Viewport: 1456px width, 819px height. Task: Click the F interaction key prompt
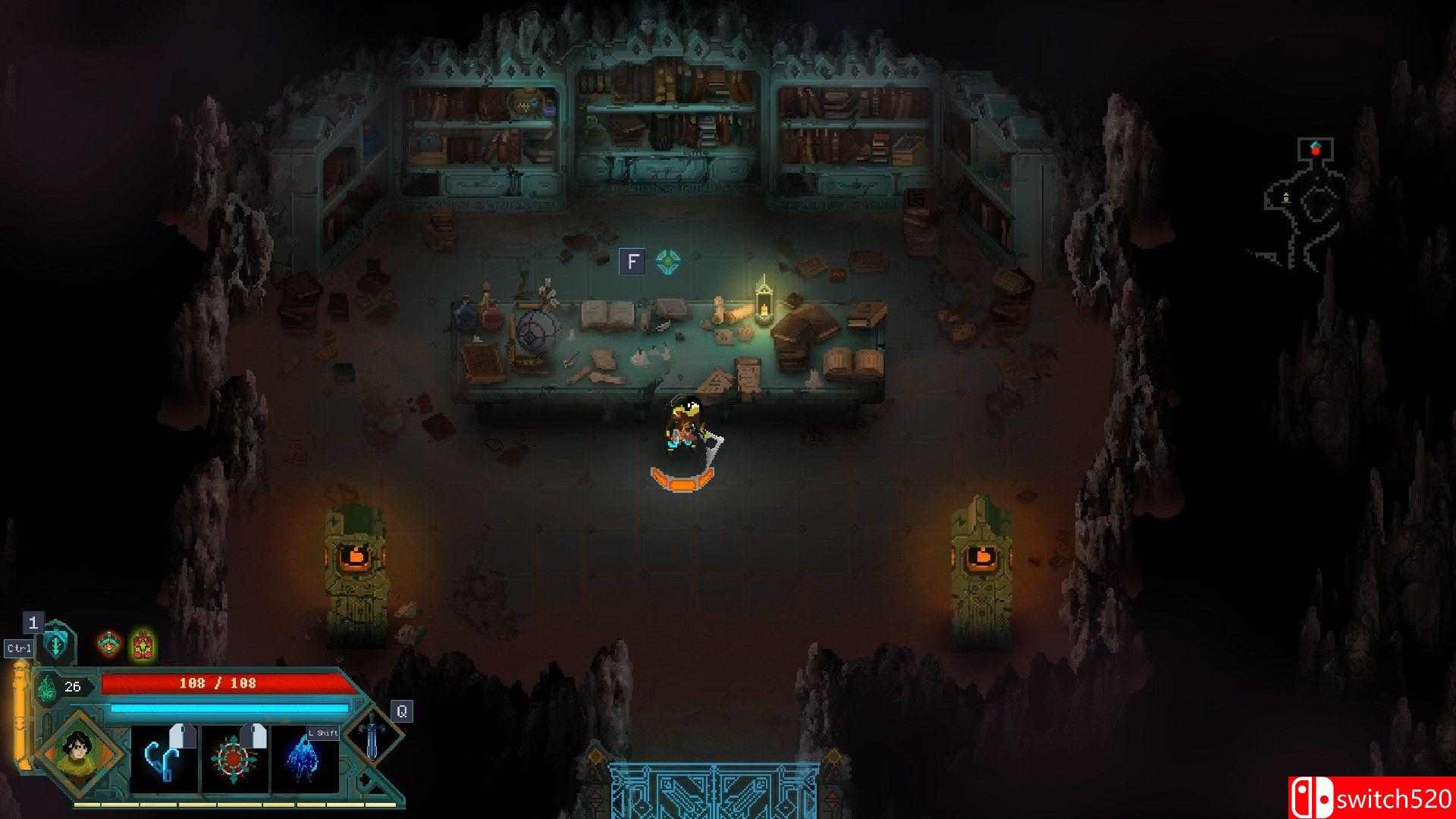tap(634, 261)
